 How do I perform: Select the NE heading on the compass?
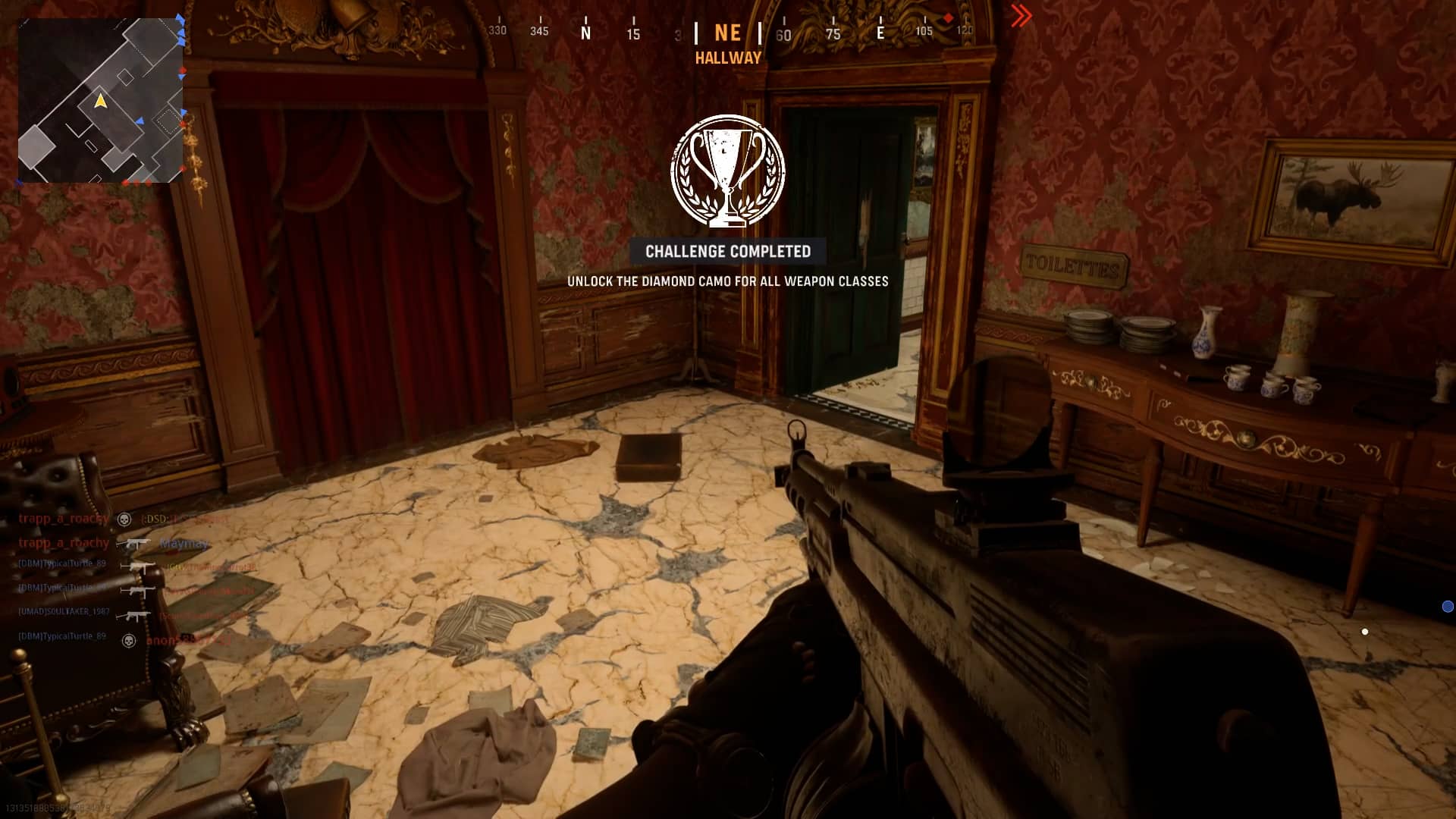click(x=727, y=33)
